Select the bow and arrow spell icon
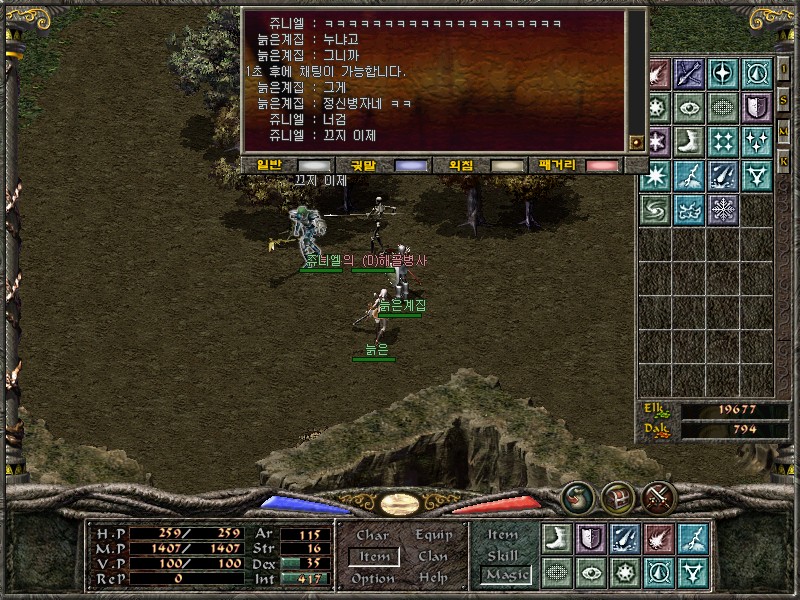Screen dimensions: 800x600 (689, 73)
